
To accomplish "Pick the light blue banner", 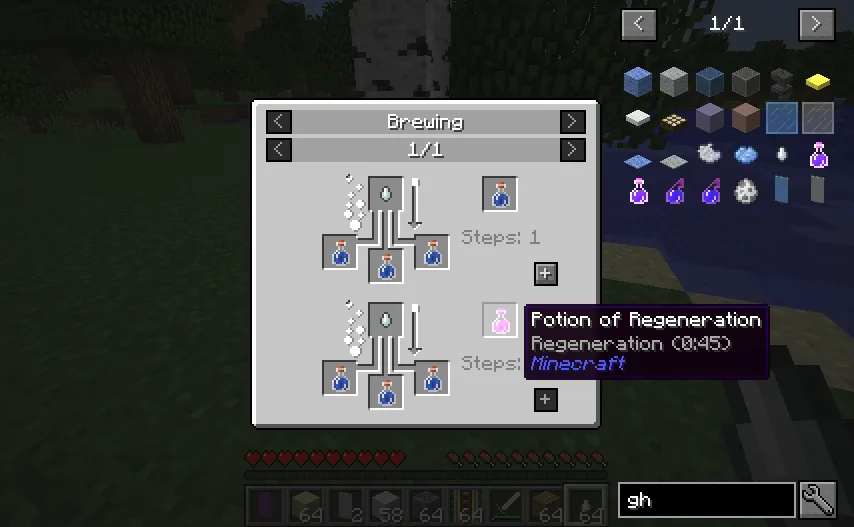I will [x=782, y=189].
